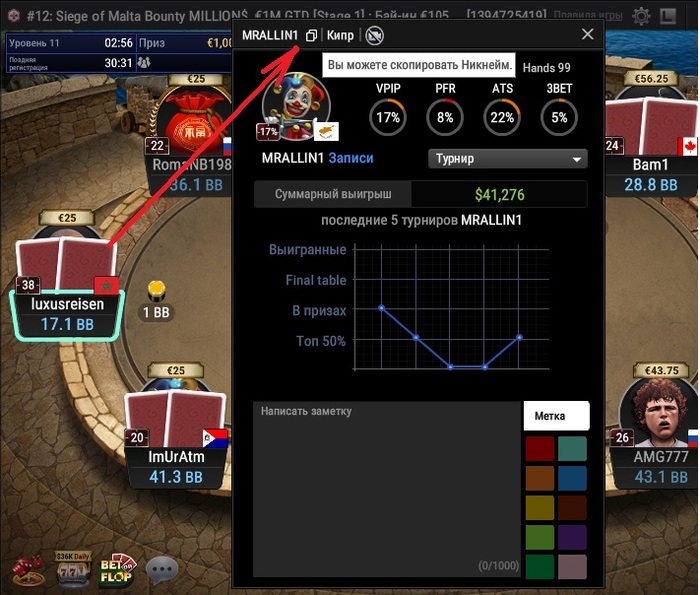700x595 pixels.
Task: Open the dice and roulette casino icon
Action: 28,570
